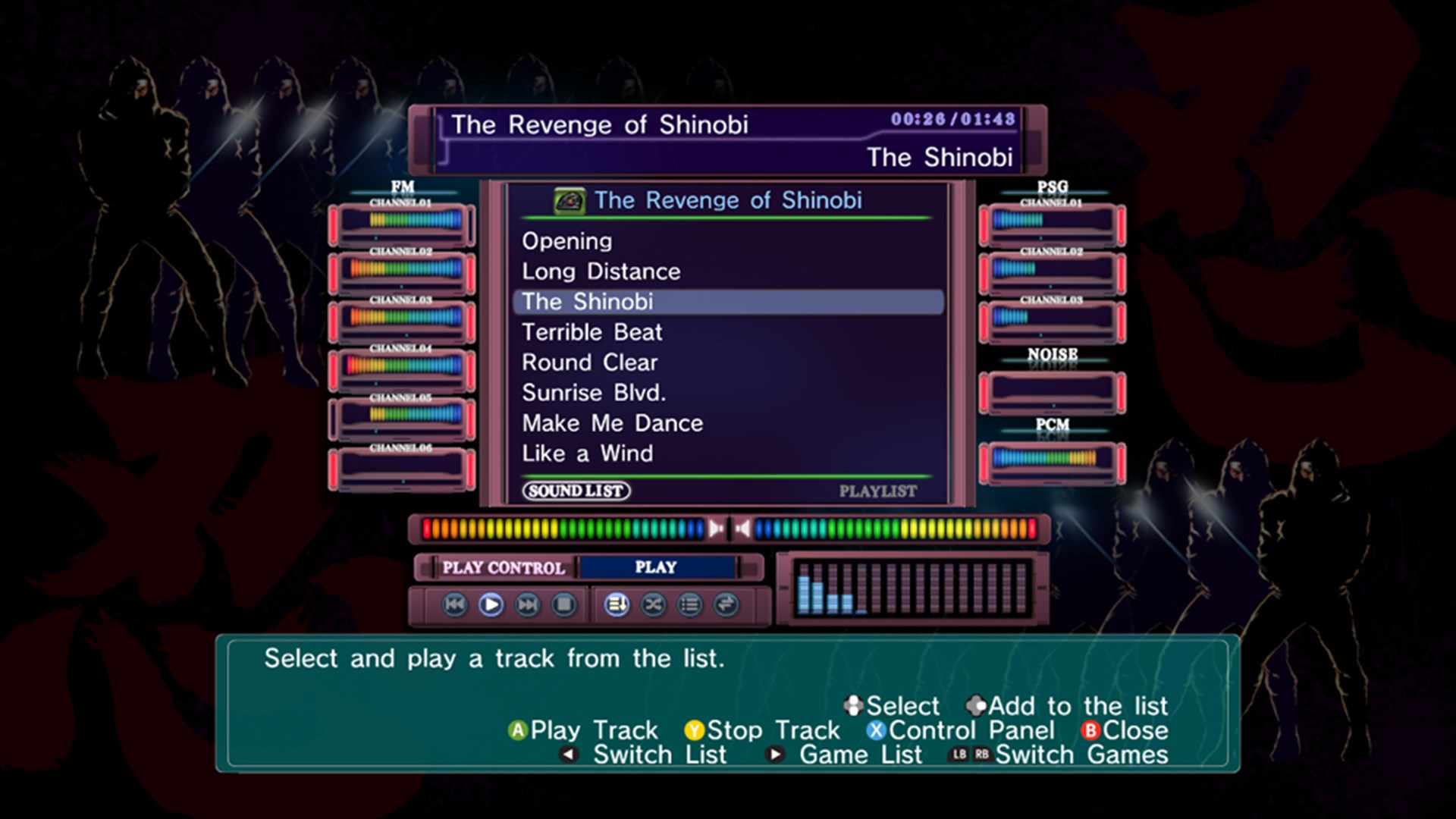Select the repeat mode icon
Viewport: 1456px width, 819px height.
click(x=724, y=605)
